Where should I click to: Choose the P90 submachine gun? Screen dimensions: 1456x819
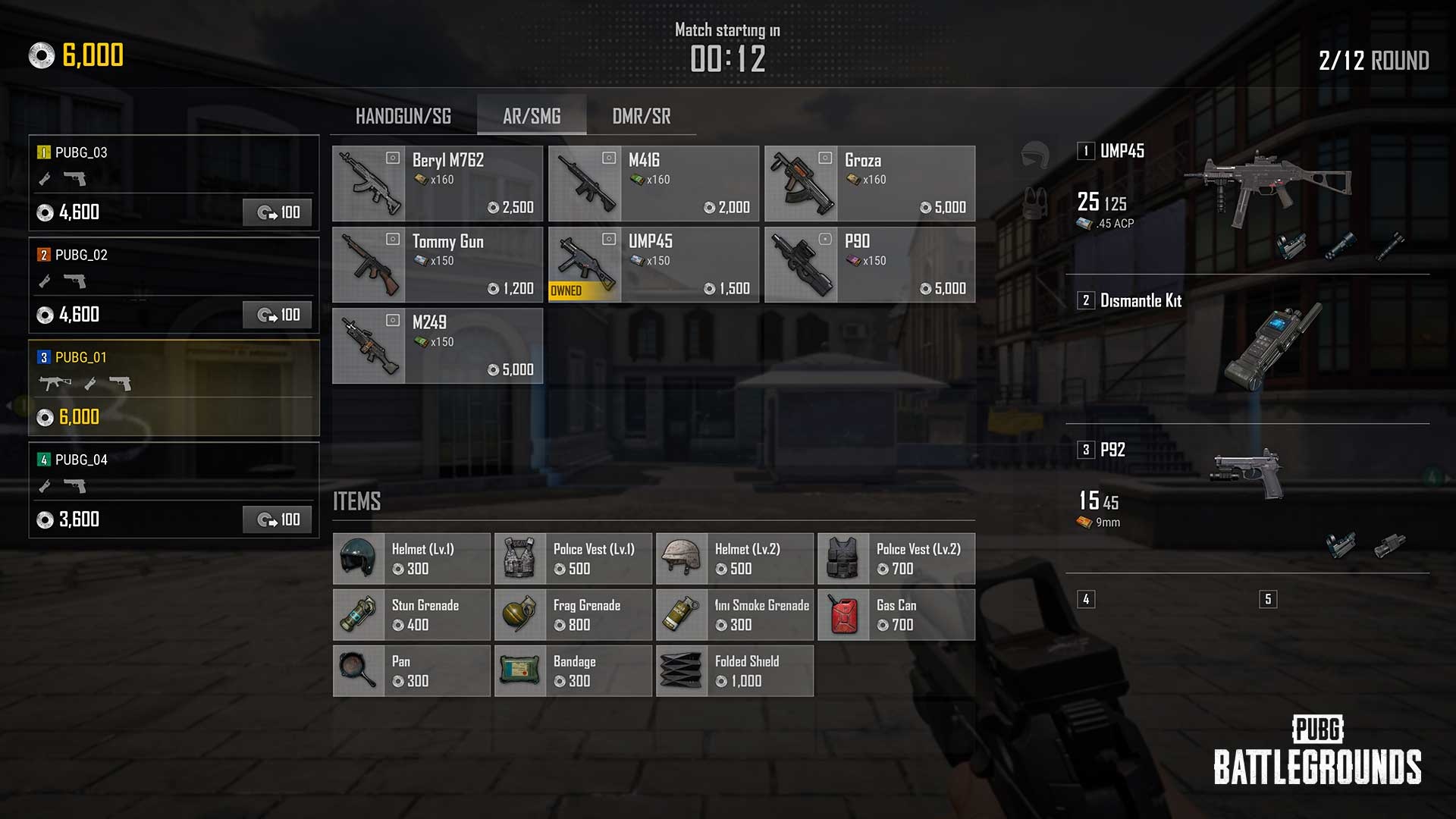[870, 265]
